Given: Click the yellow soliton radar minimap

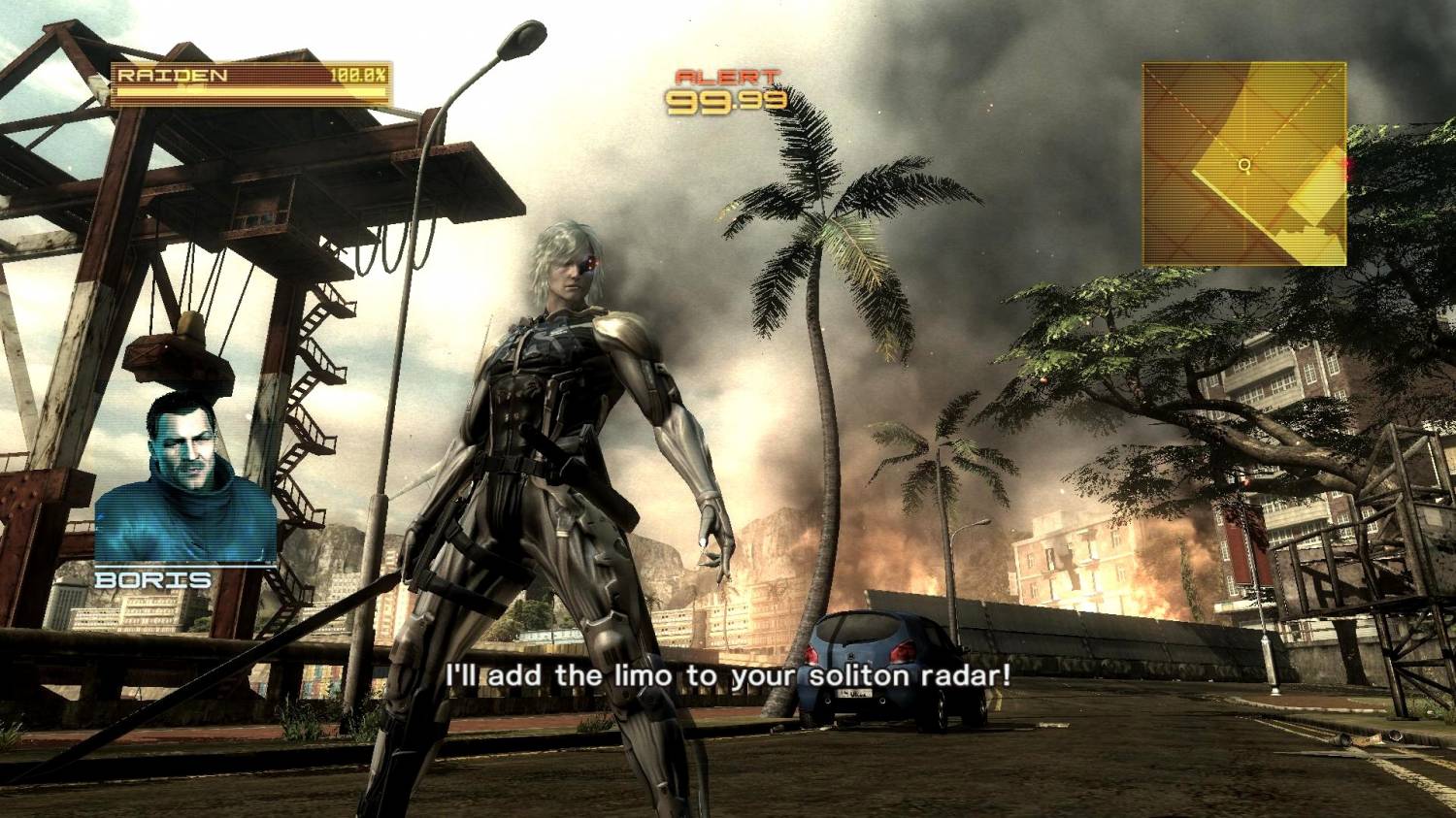Looking at the screenshot, I should pos(1243,164).
